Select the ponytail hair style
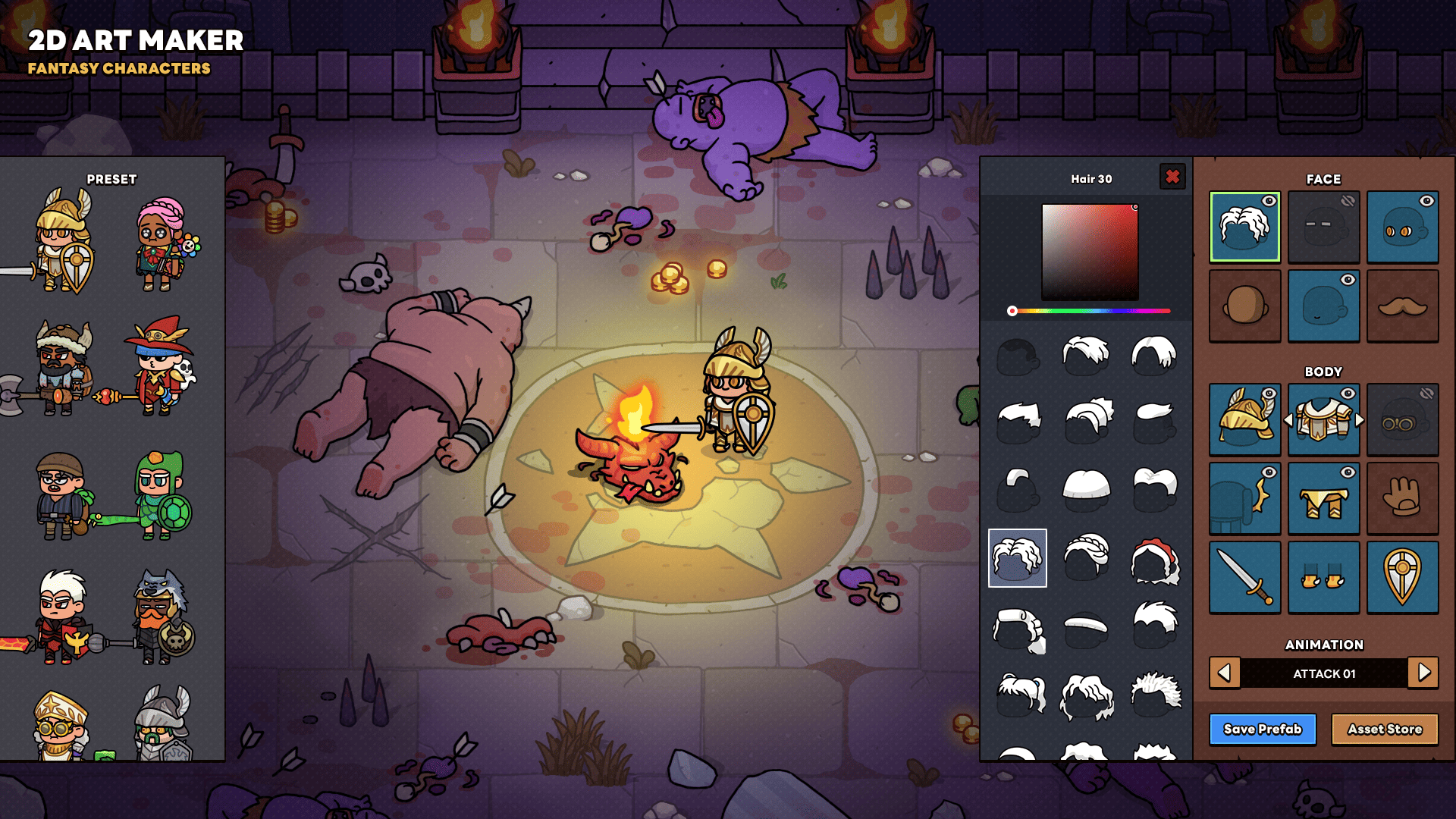Image resolution: width=1456 pixels, height=819 pixels. tap(1019, 695)
